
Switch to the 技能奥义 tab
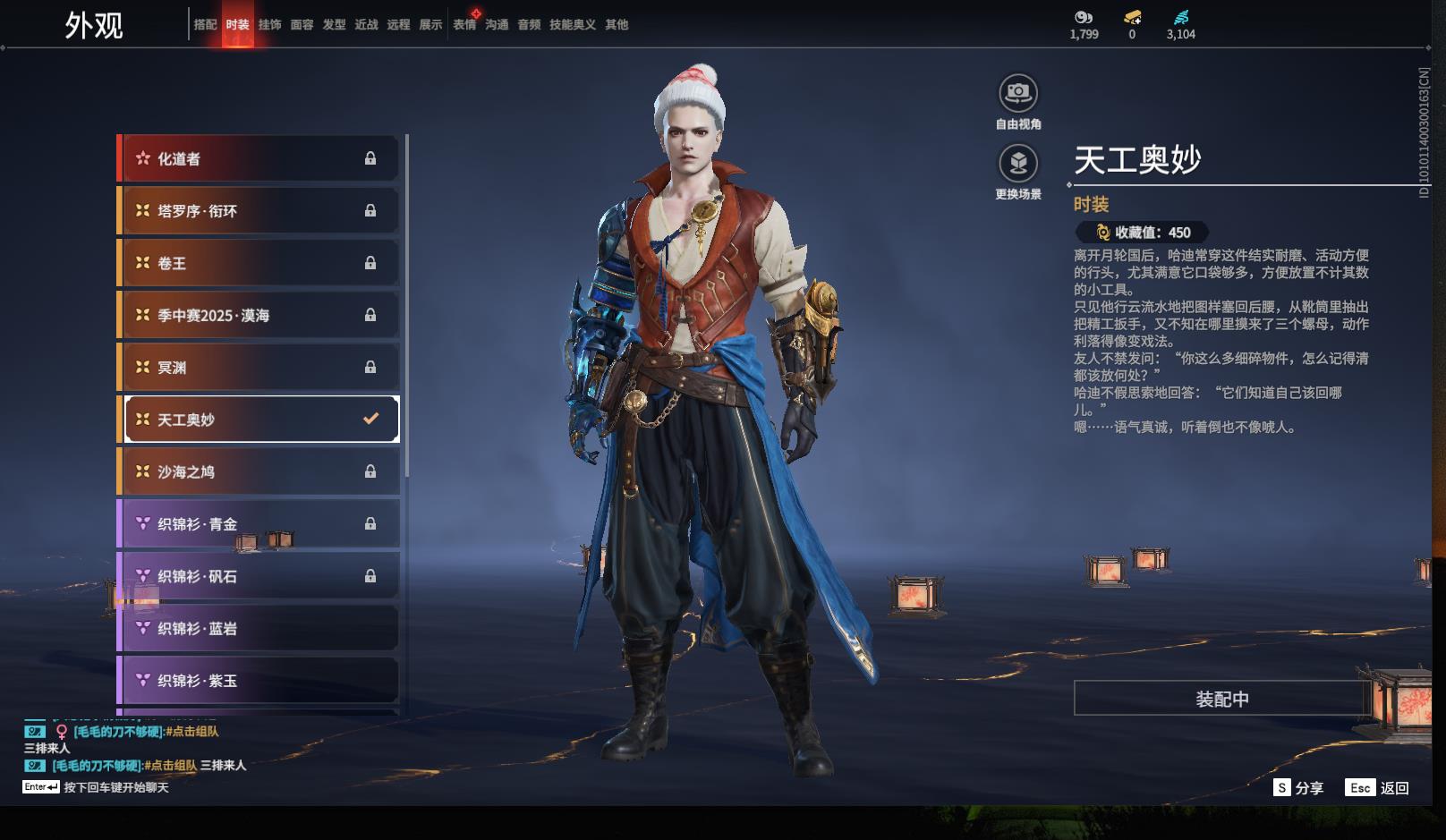pos(572,25)
